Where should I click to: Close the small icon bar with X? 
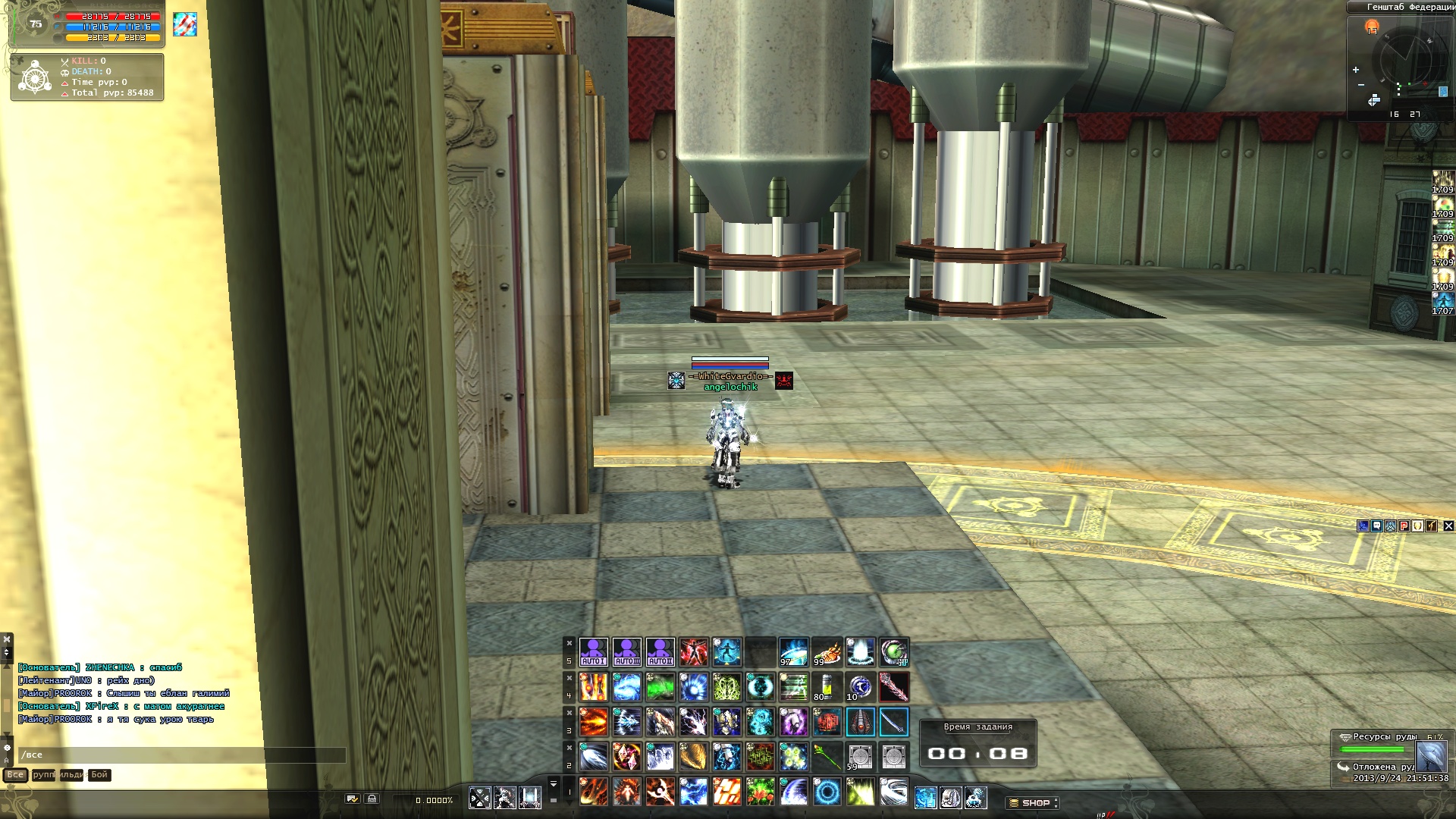tap(1448, 526)
